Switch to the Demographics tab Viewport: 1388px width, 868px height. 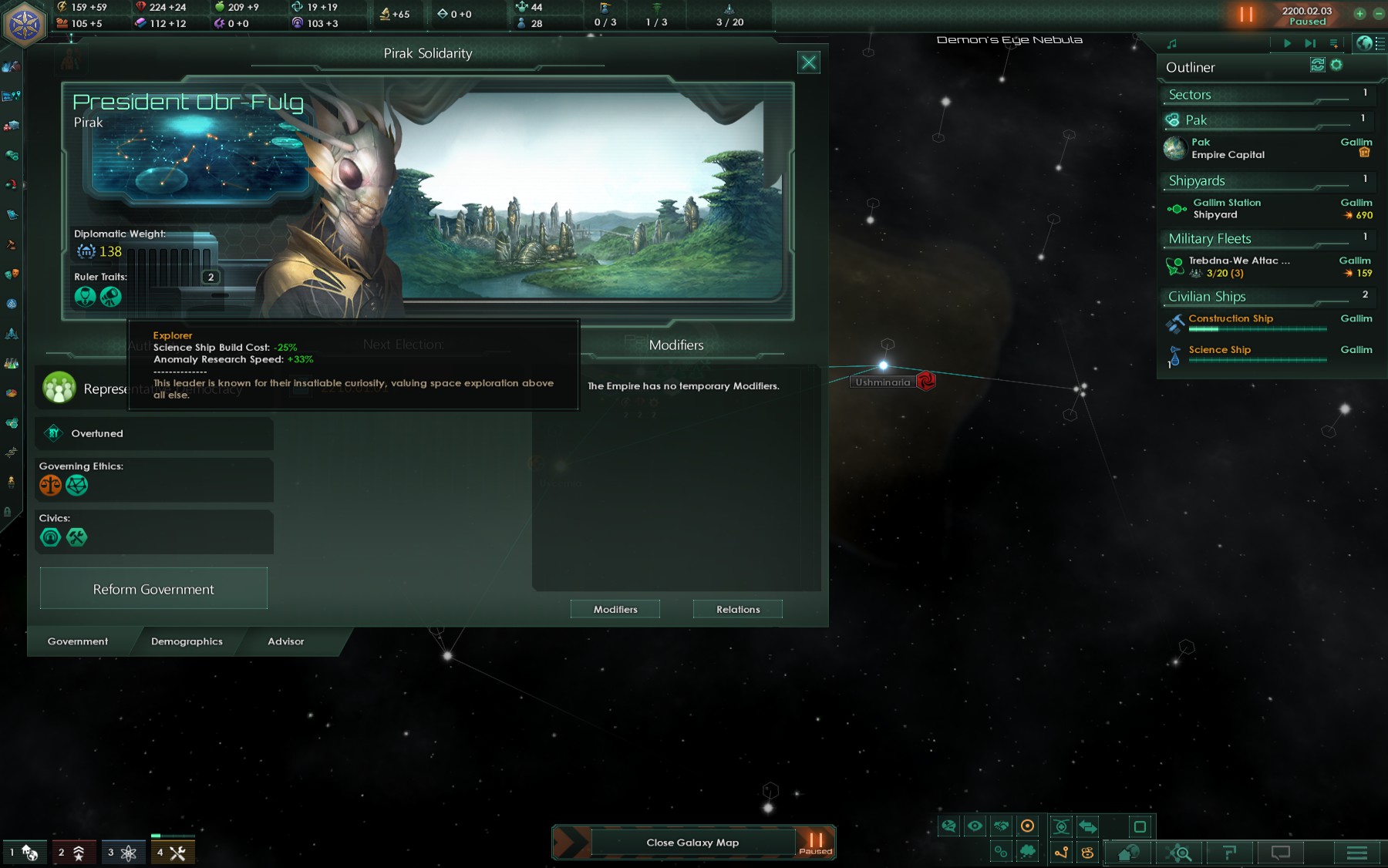[187, 641]
